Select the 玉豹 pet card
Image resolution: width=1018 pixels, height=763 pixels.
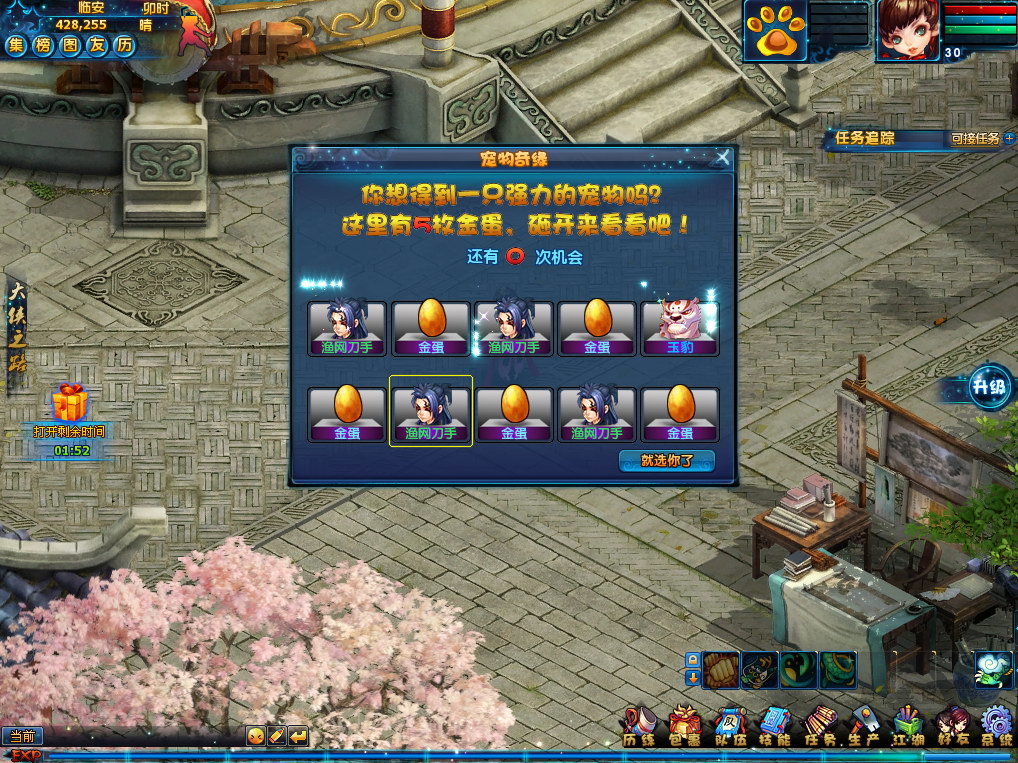[679, 327]
